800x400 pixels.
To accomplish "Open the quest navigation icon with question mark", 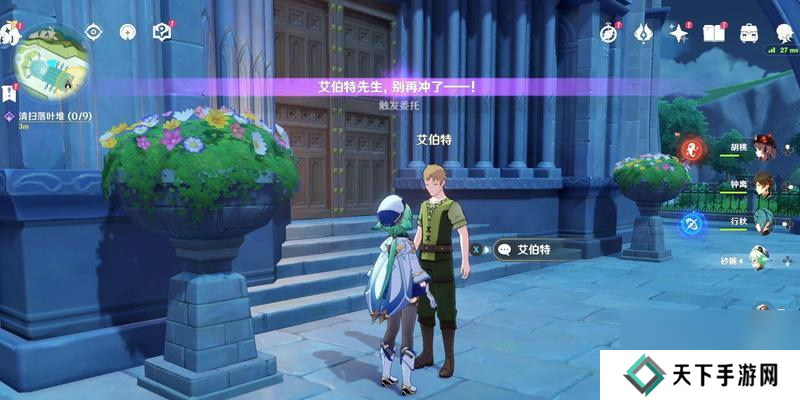I will pos(162,32).
